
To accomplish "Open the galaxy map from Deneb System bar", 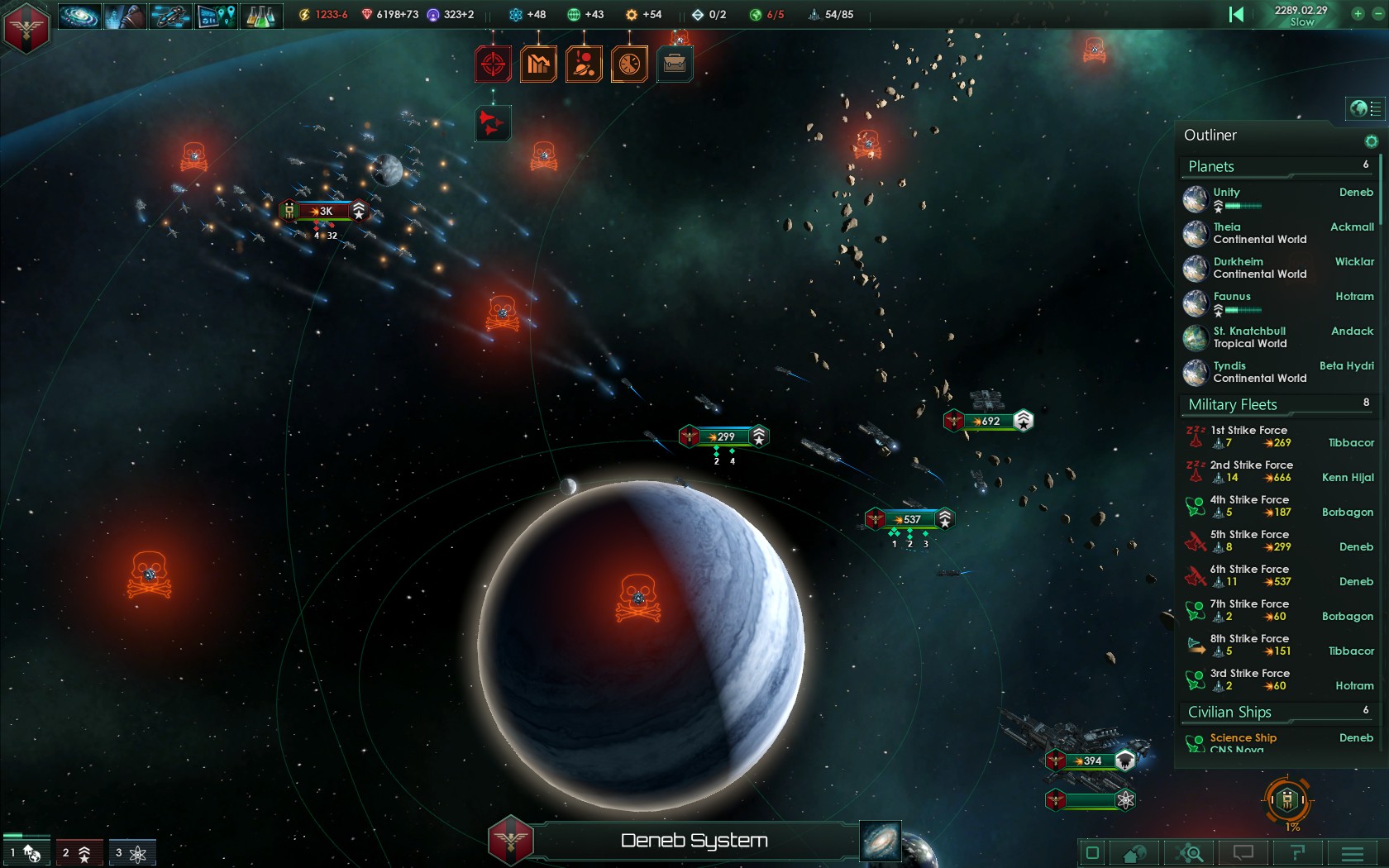I will [x=880, y=841].
